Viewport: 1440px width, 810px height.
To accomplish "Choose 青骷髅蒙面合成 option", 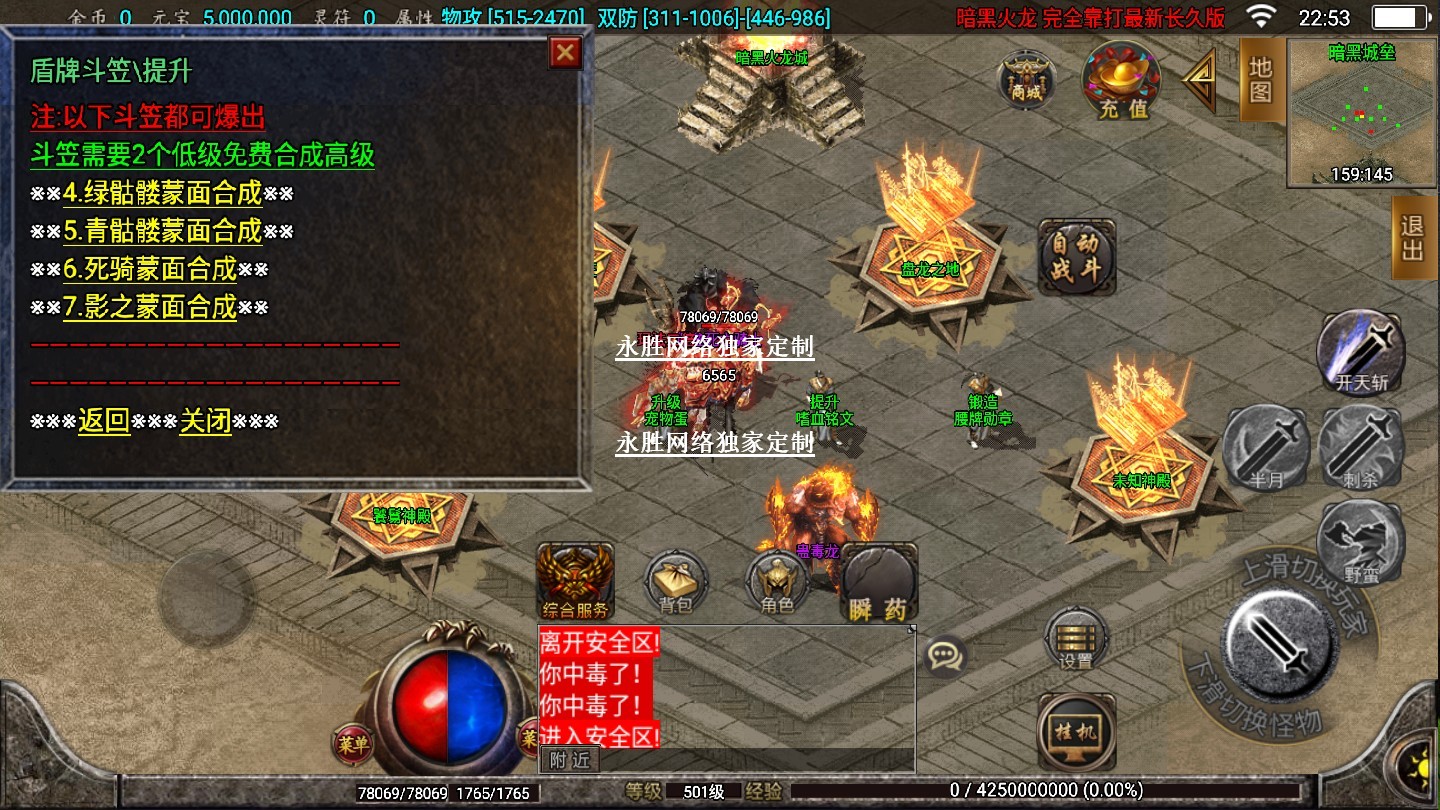I will point(162,231).
